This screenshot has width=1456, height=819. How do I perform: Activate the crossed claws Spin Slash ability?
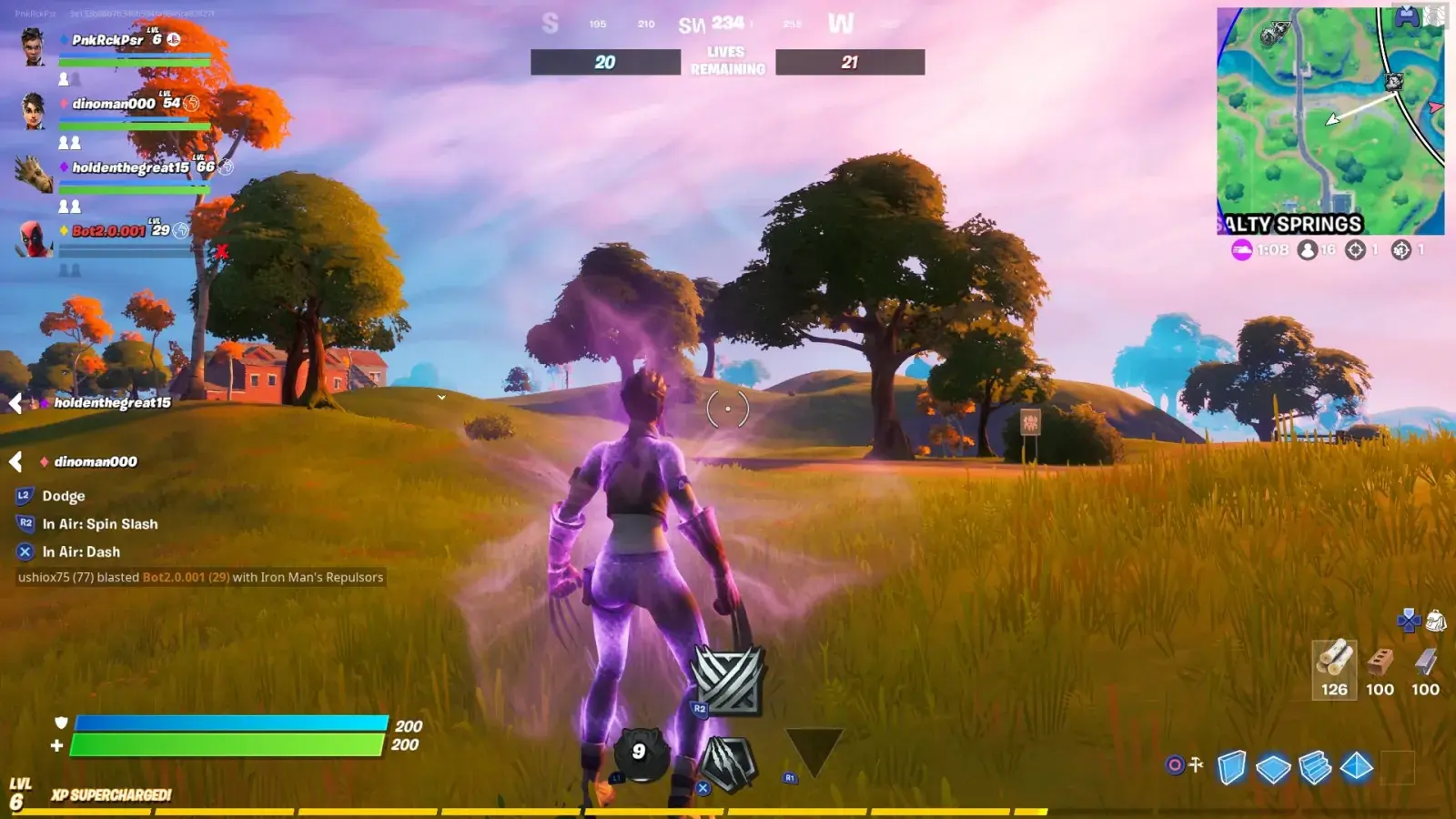[727, 680]
